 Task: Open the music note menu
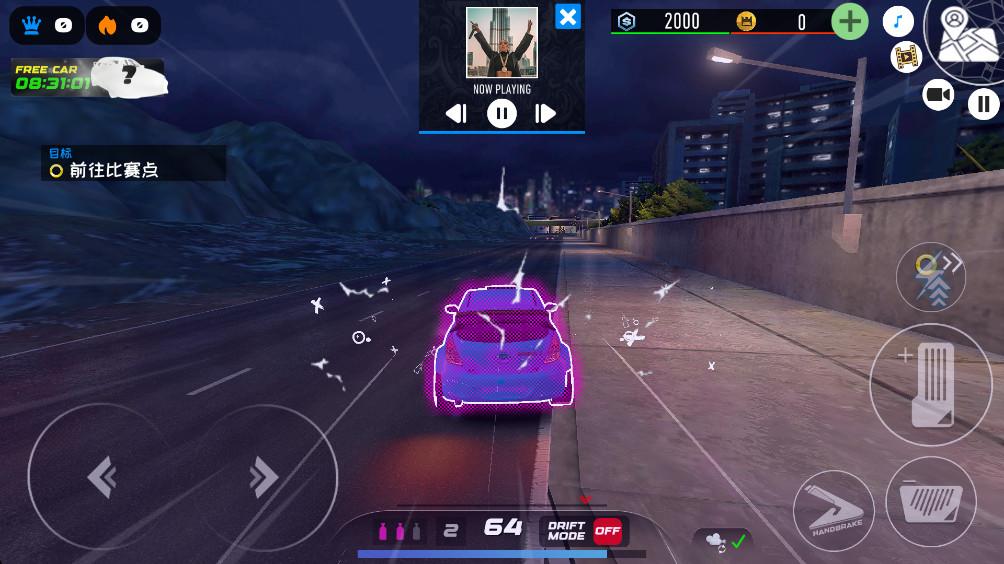[x=898, y=21]
